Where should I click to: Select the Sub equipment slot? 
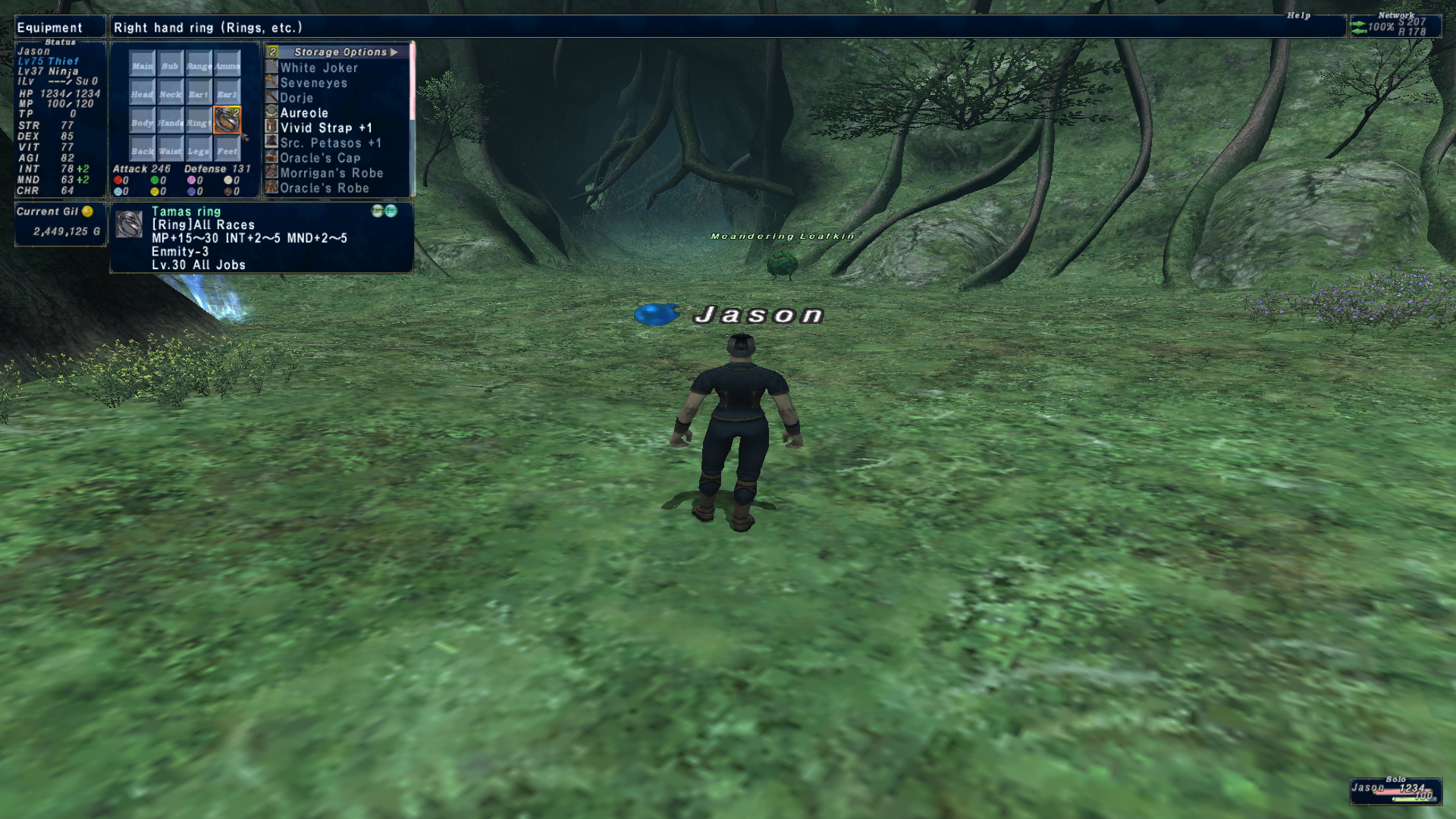(170, 64)
